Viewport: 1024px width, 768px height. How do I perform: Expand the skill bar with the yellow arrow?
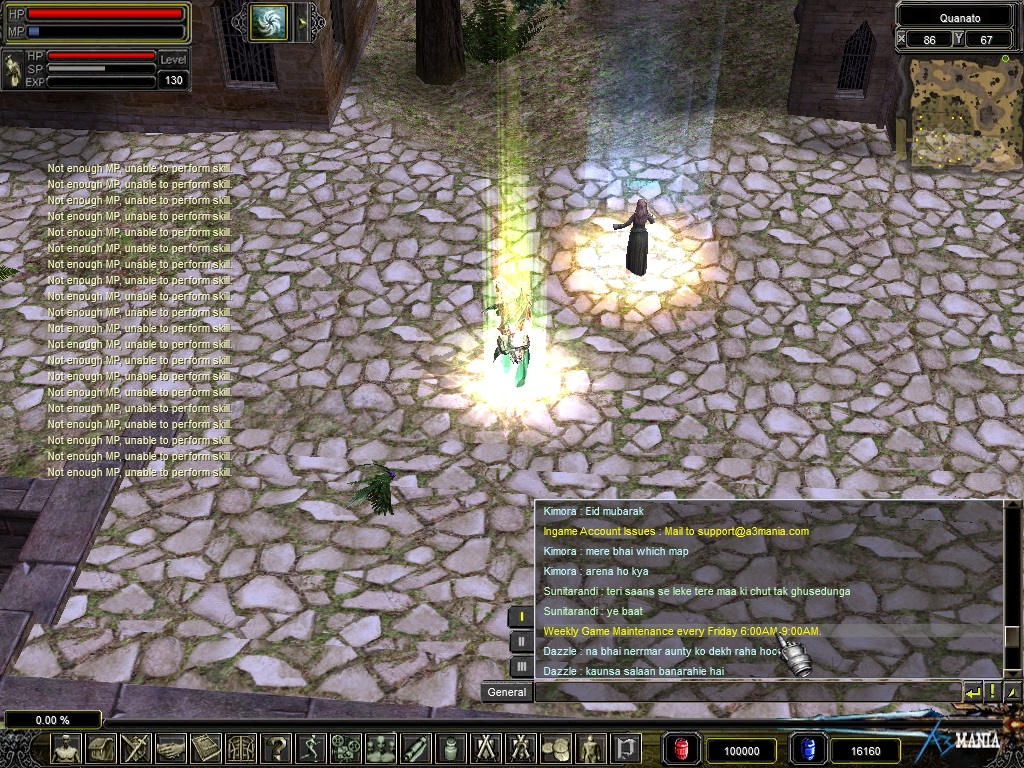coord(302,22)
